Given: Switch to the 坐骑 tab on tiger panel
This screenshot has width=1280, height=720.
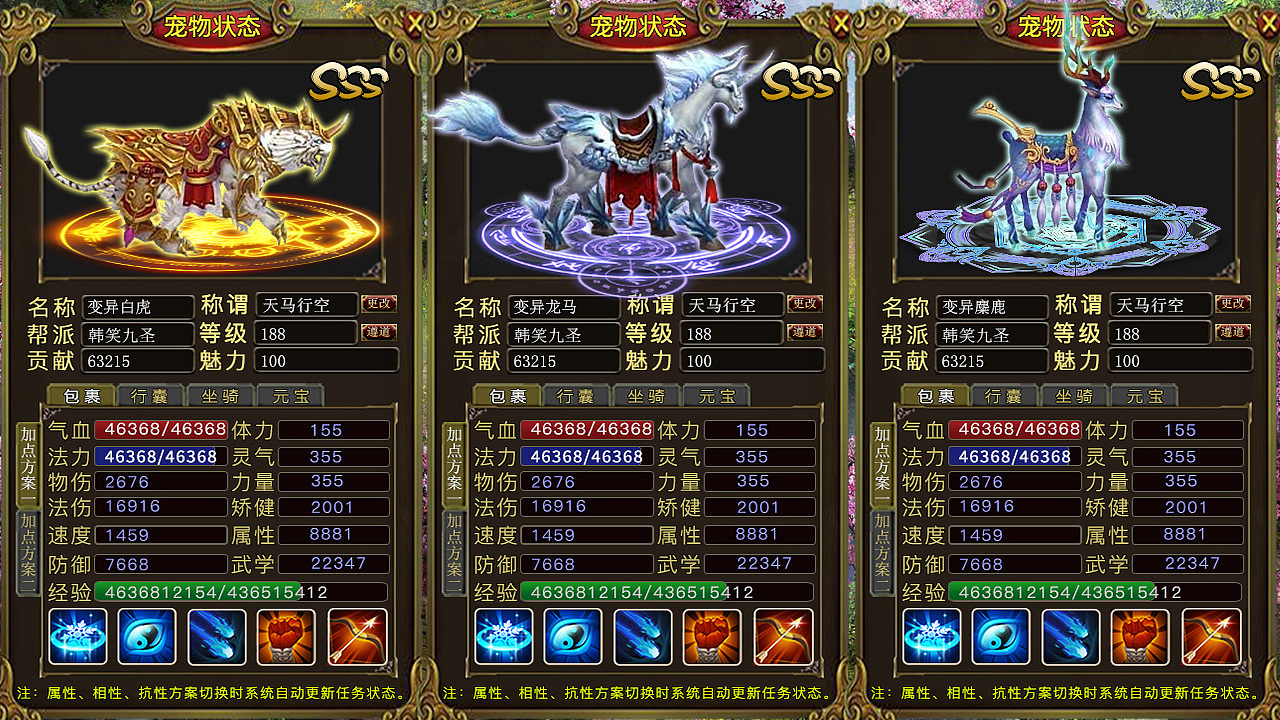Looking at the screenshot, I should click(x=220, y=395).
